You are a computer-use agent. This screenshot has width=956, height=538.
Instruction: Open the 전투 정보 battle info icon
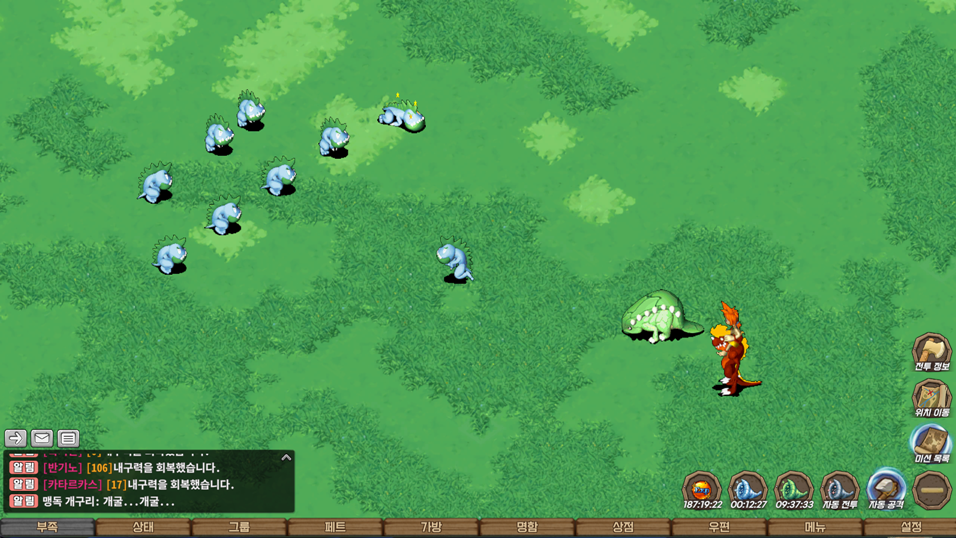click(x=931, y=351)
